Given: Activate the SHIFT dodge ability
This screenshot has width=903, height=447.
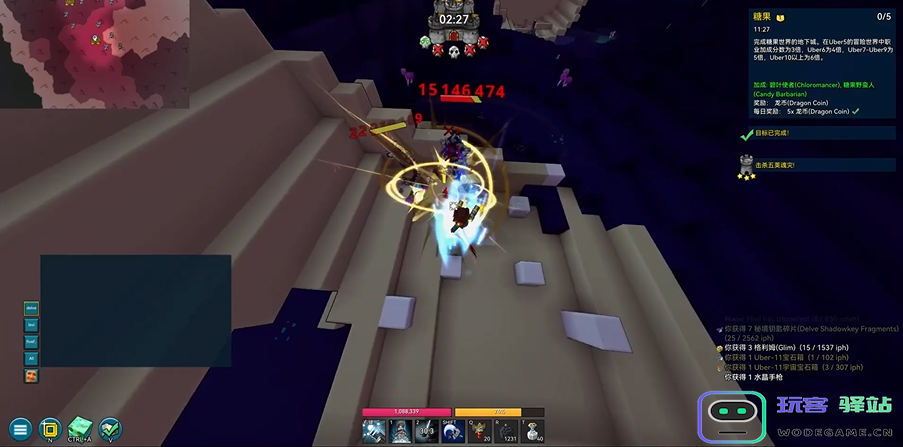Looking at the screenshot, I should point(451,430).
